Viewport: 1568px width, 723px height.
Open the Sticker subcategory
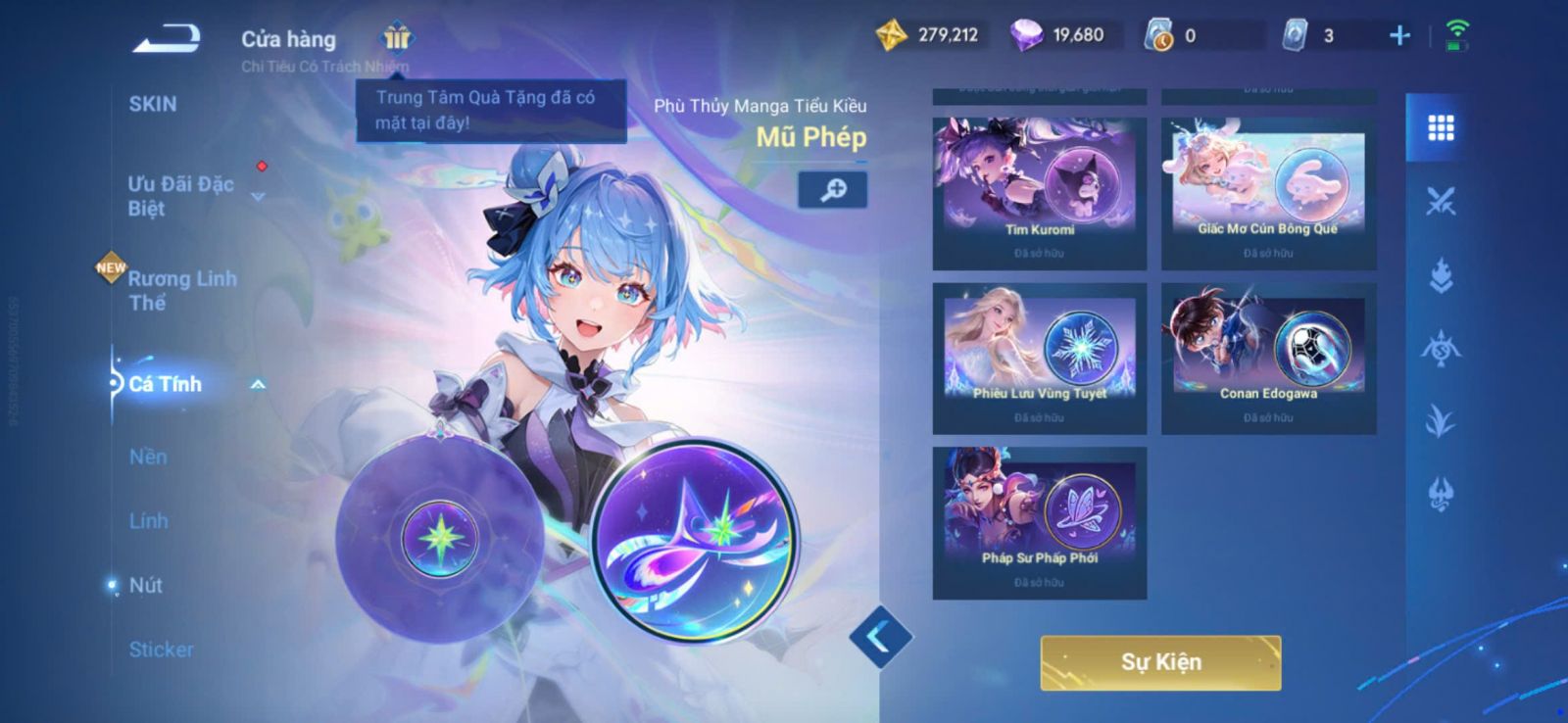point(161,650)
